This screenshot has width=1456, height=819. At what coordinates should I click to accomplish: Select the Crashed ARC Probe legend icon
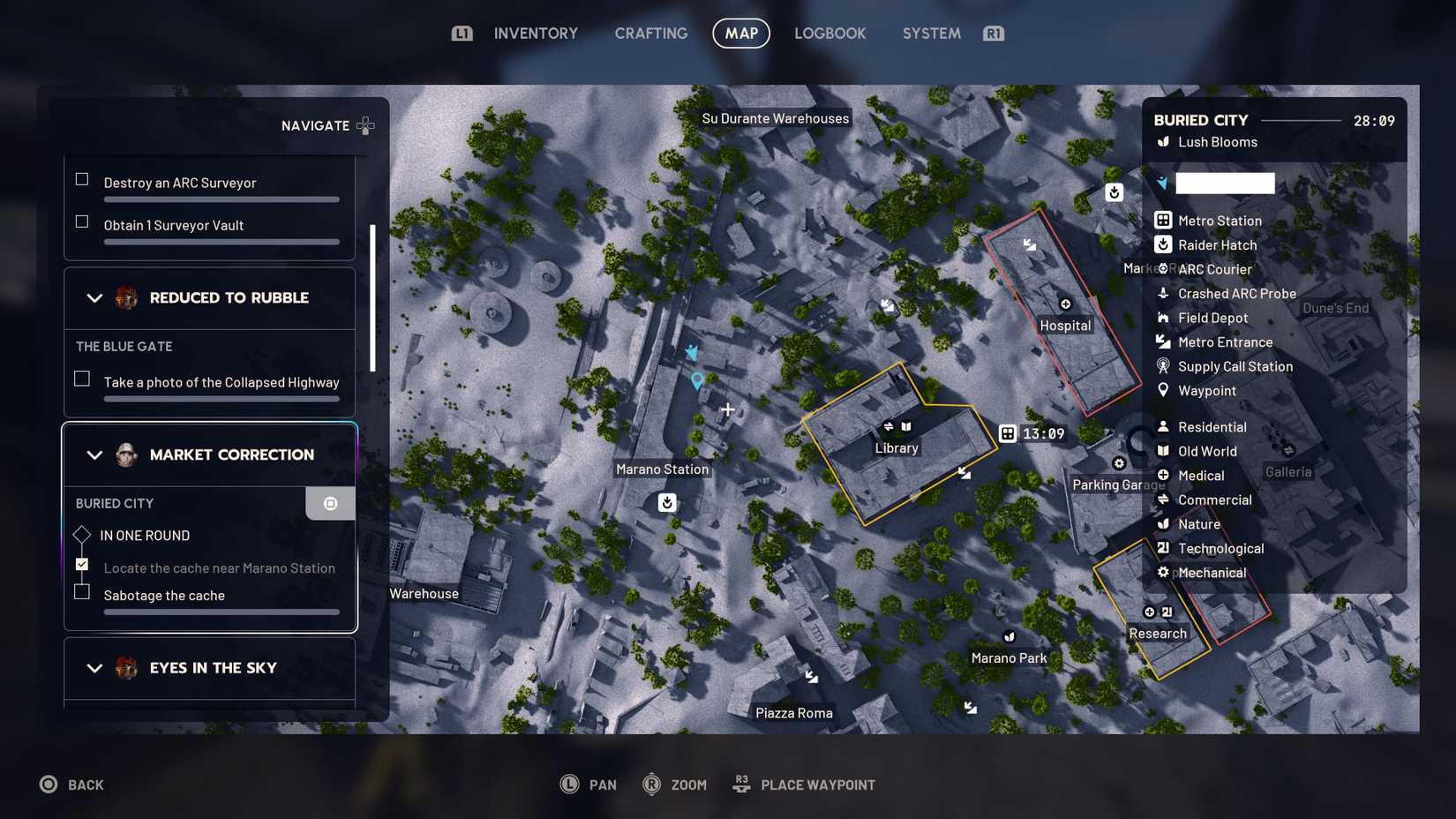pos(1164,293)
